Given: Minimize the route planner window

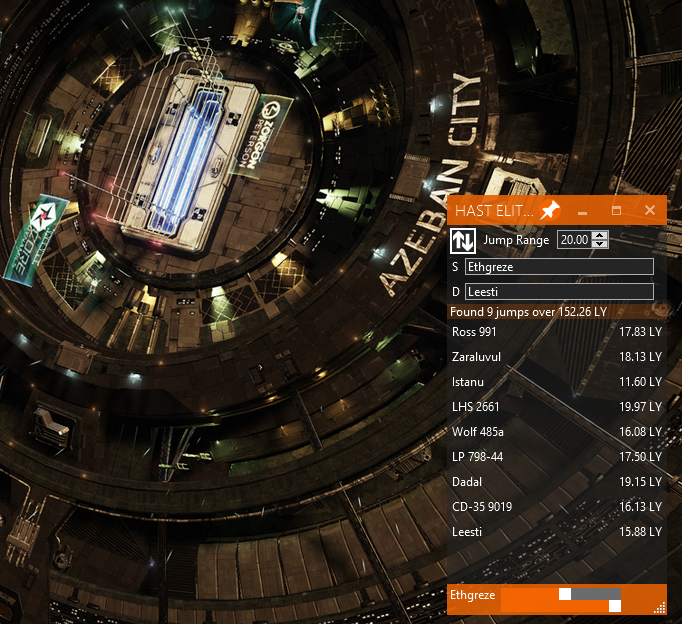Looking at the screenshot, I should point(582,210).
